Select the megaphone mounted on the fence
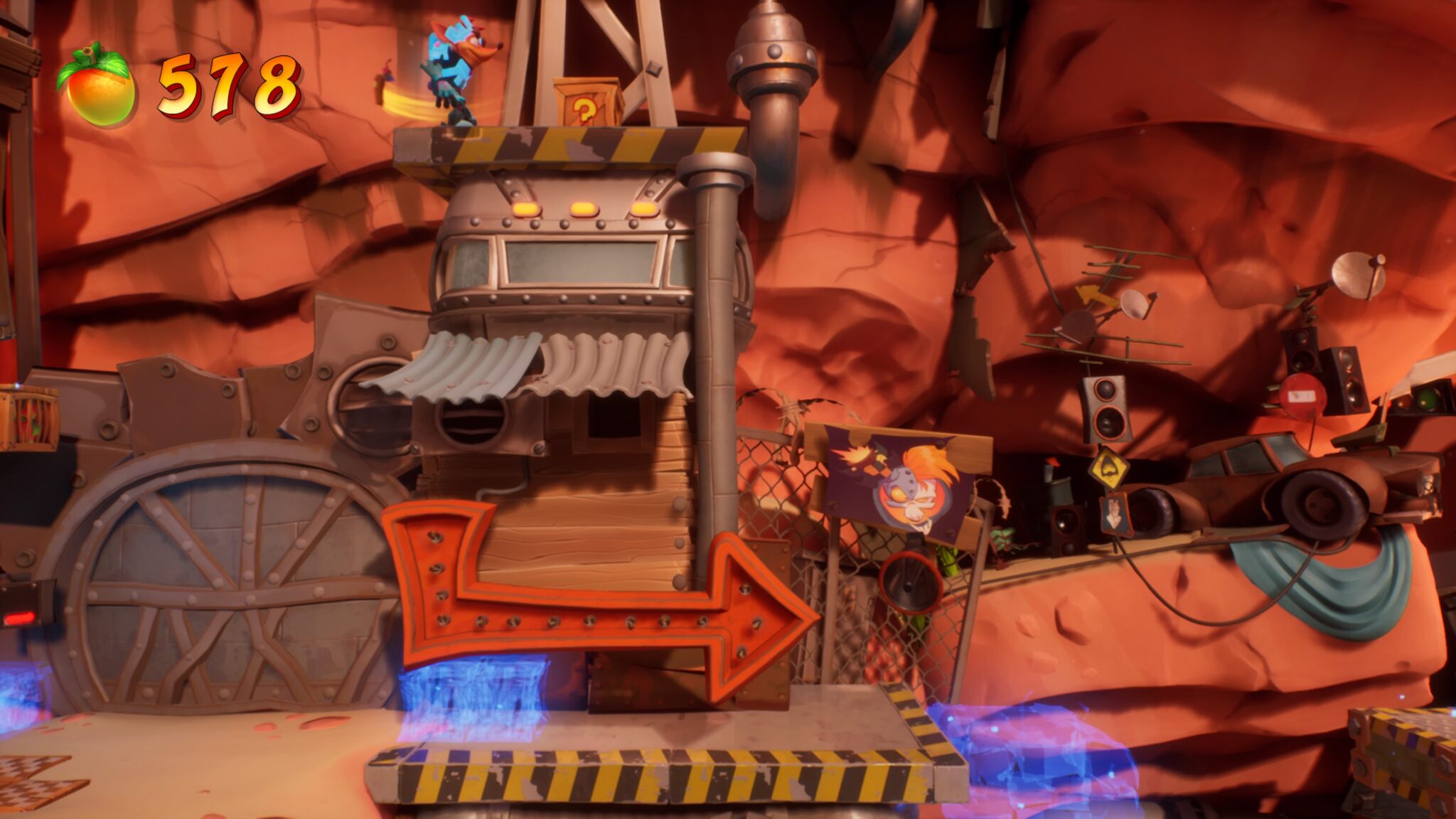The height and width of the screenshot is (819, 1456). 911,584
